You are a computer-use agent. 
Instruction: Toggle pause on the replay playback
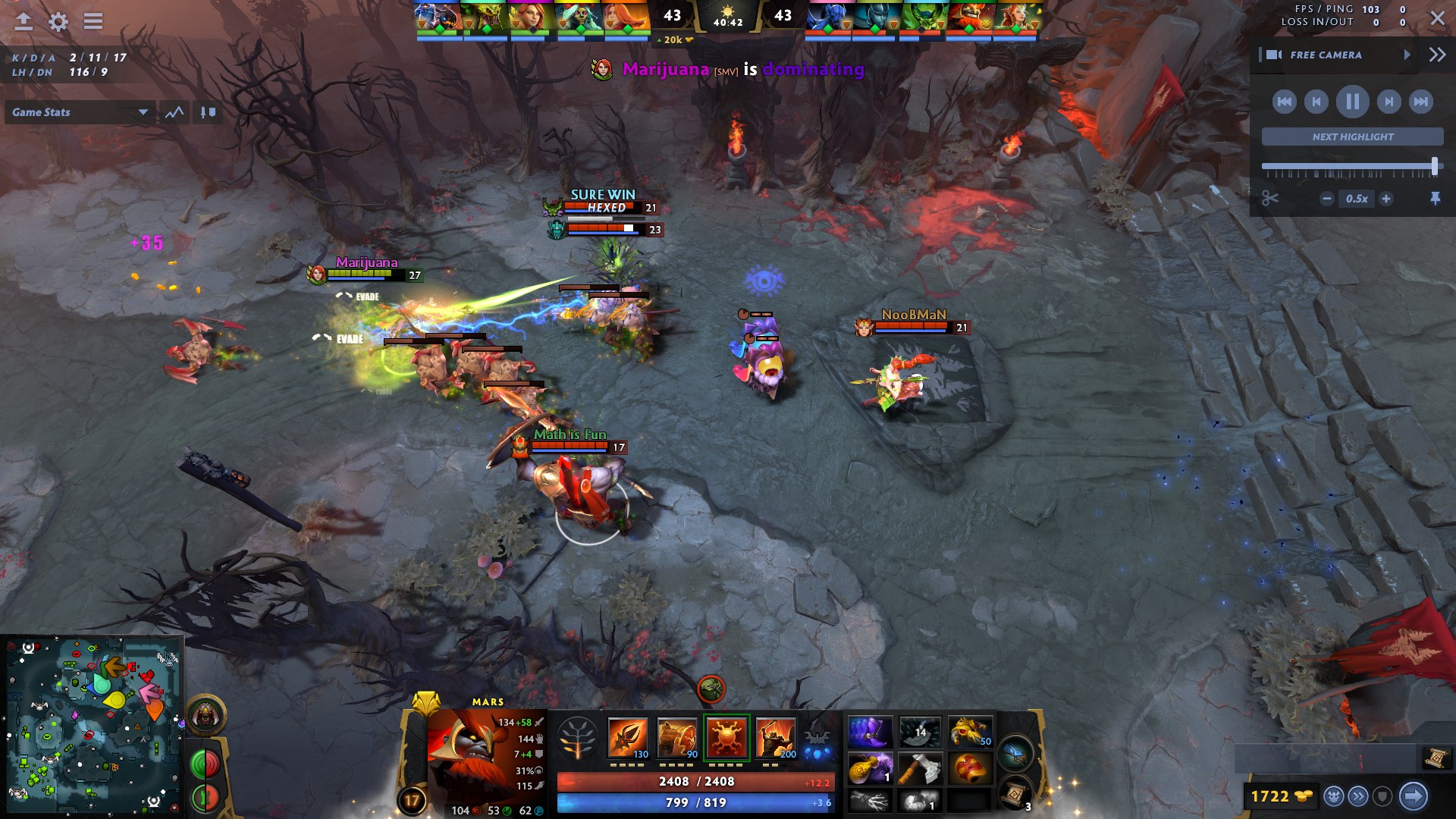click(1352, 101)
